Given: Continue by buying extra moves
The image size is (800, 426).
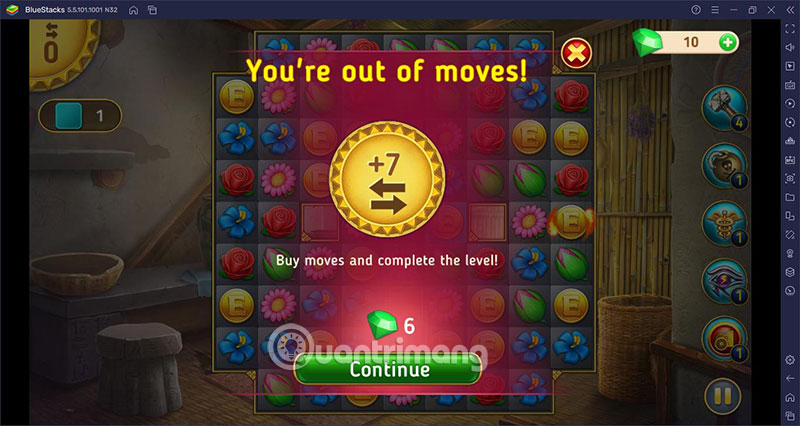Looking at the screenshot, I should click(x=389, y=368).
